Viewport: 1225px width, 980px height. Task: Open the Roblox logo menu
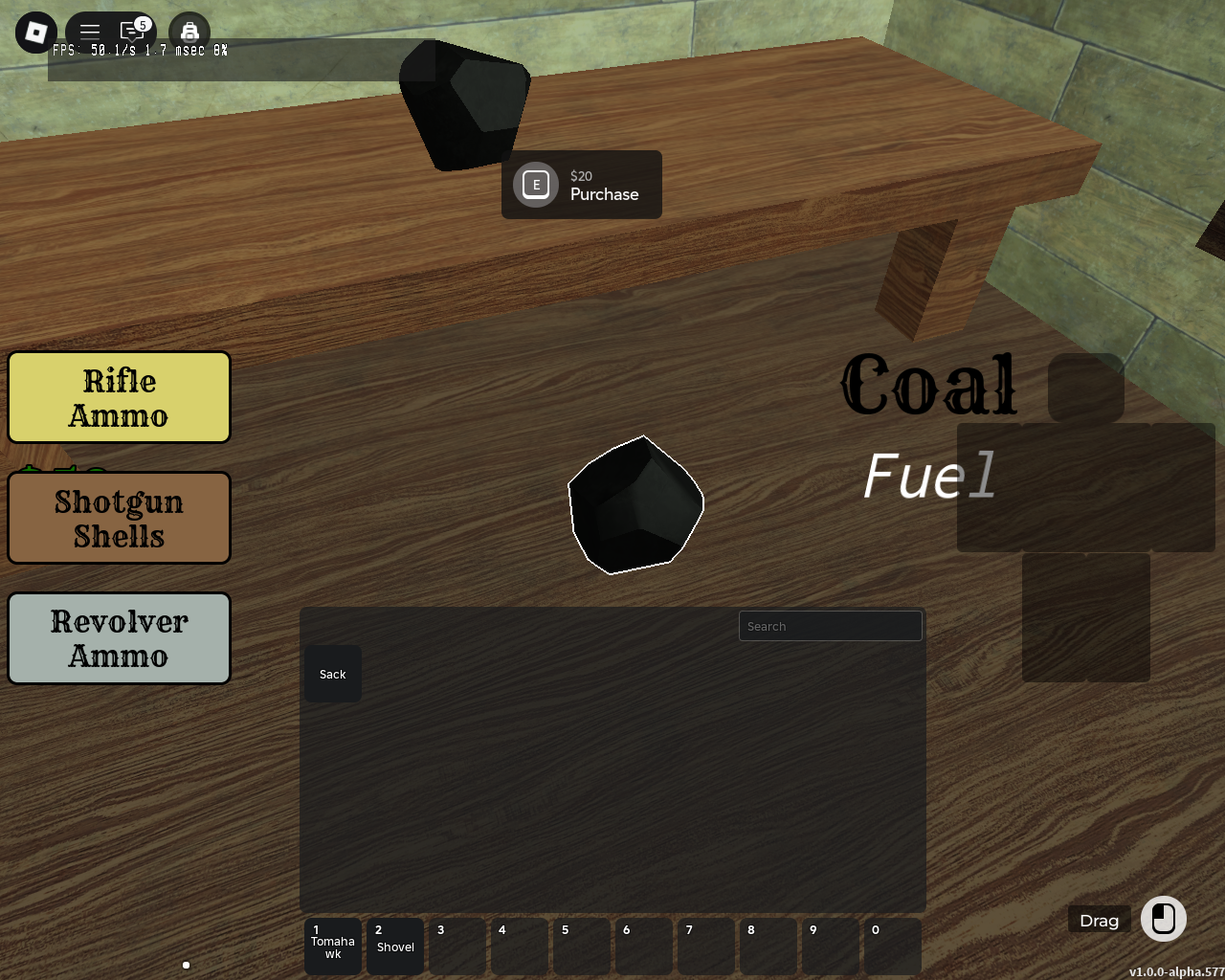click(x=36, y=33)
